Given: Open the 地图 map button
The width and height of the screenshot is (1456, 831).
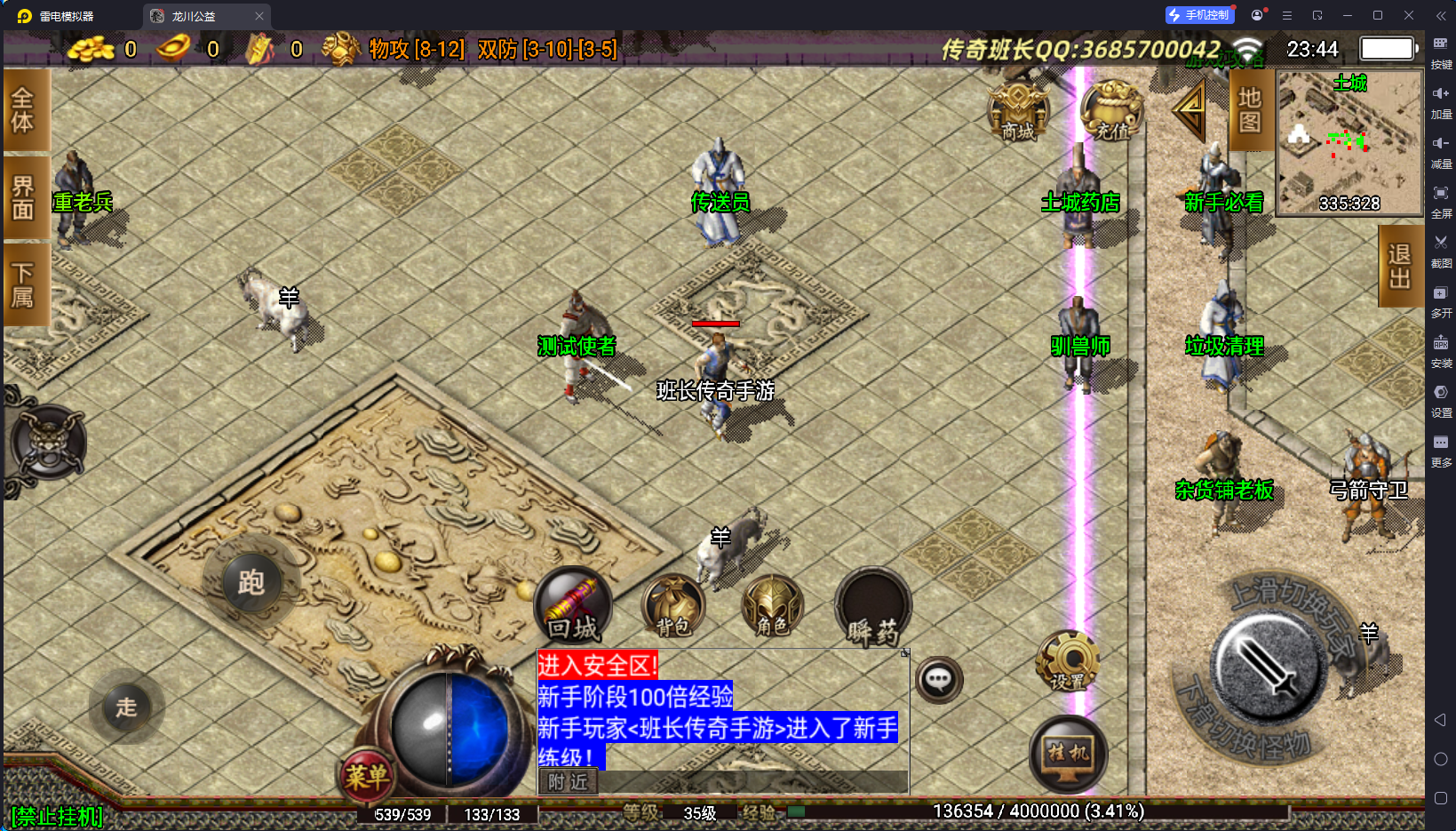Looking at the screenshot, I should [x=1250, y=109].
